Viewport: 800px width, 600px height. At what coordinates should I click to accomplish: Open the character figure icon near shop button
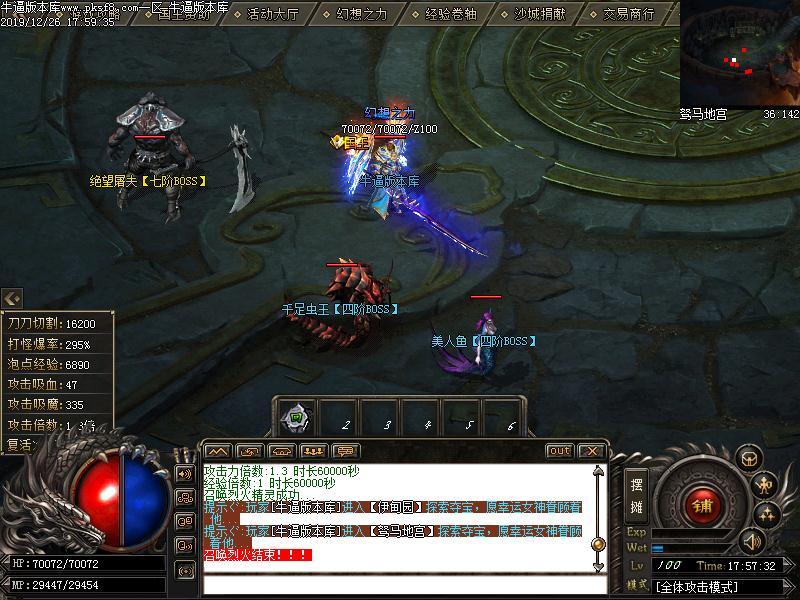coord(767,487)
